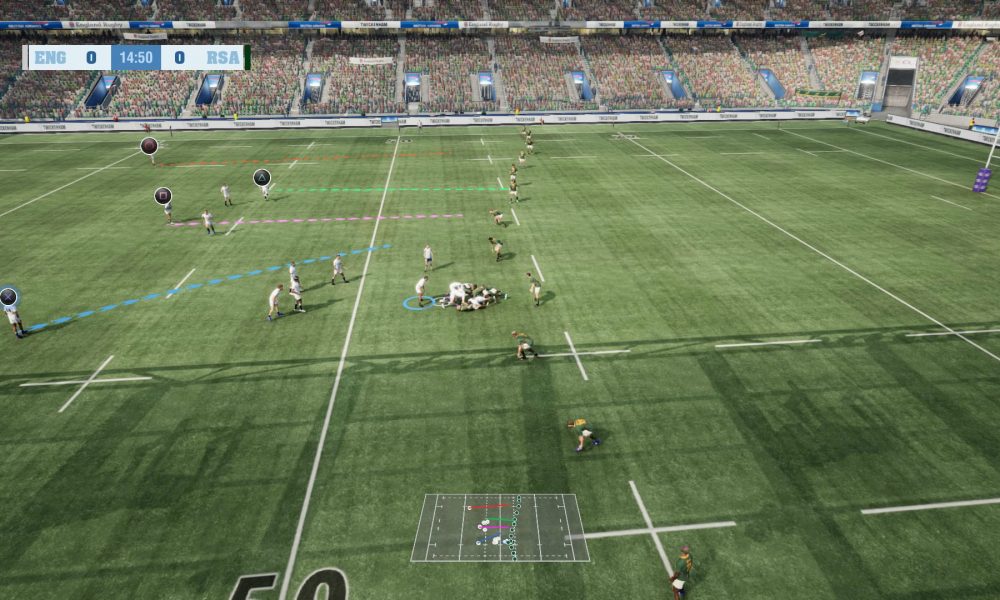Click the pitch radar minimap
Image resolution: width=1000 pixels, height=600 pixels.
pos(499,527)
